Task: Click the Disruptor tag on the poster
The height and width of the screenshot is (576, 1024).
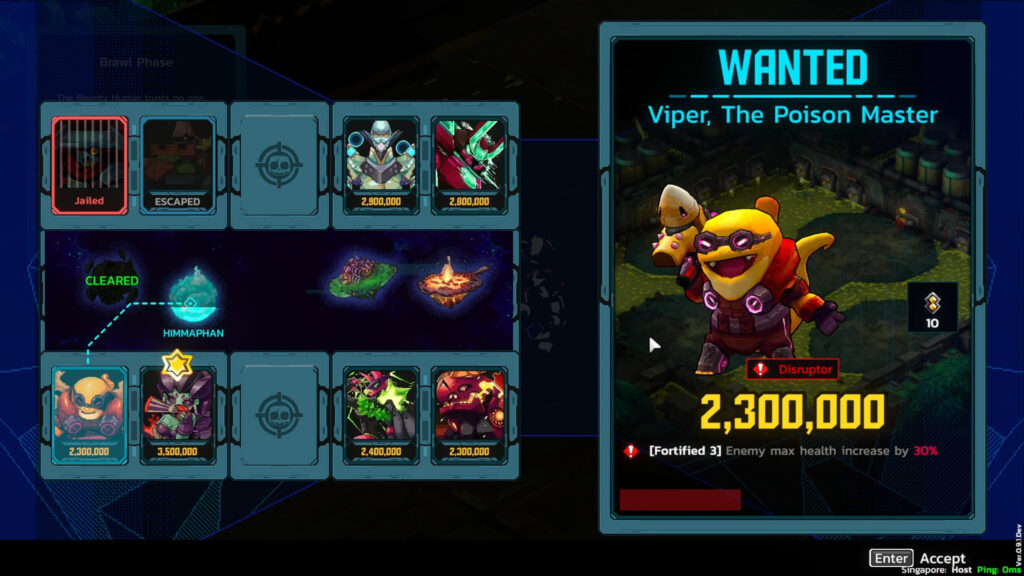Action: click(792, 369)
